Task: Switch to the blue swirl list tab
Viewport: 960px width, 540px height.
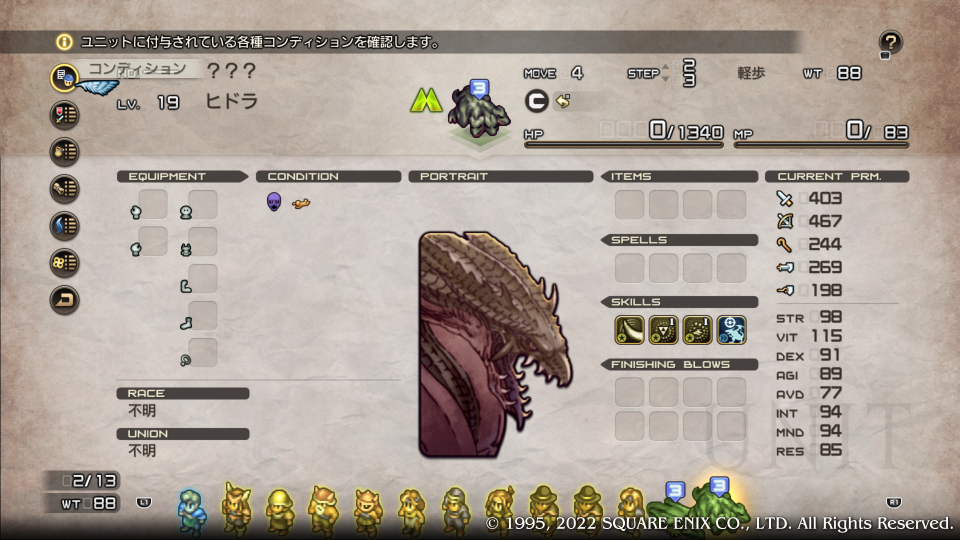Action: (65, 225)
